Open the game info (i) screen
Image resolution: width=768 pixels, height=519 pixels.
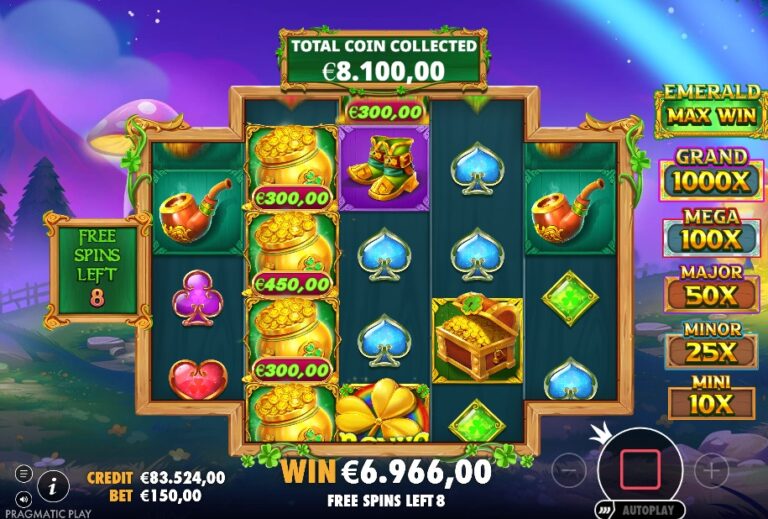(x=53, y=487)
